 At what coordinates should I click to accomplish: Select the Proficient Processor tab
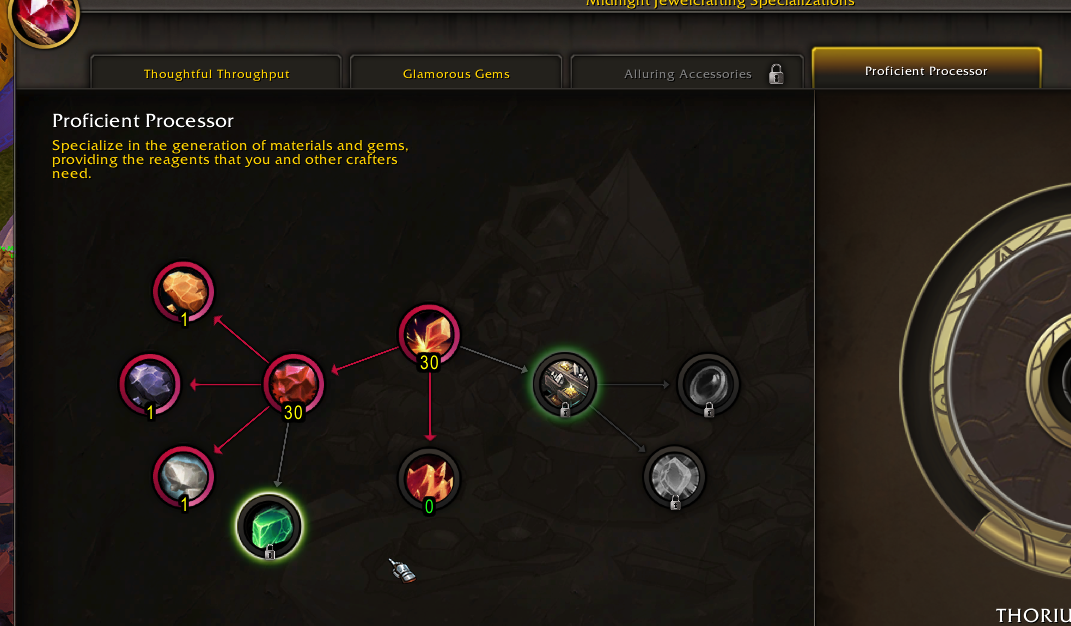926,71
